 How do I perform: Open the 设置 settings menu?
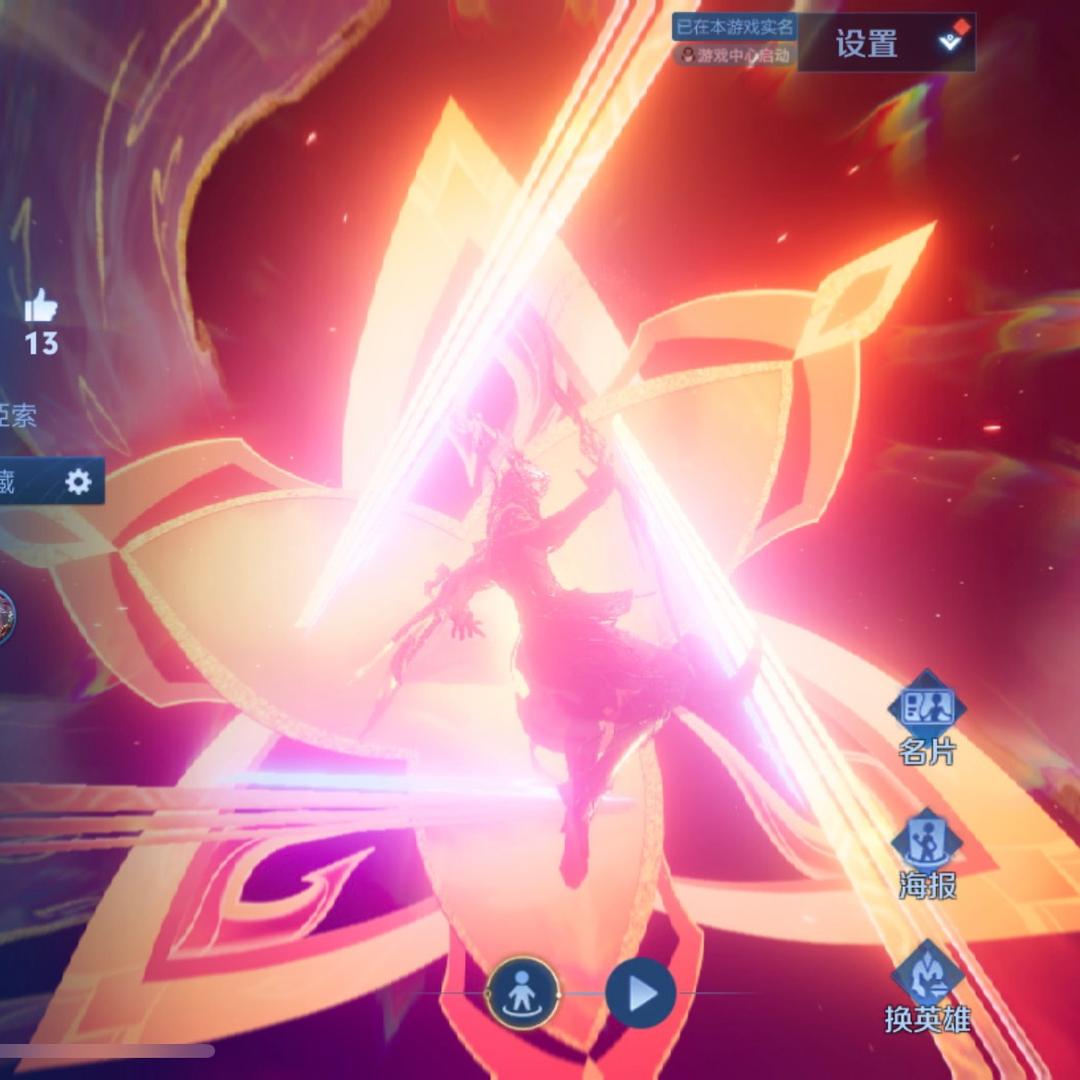coord(867,43)
